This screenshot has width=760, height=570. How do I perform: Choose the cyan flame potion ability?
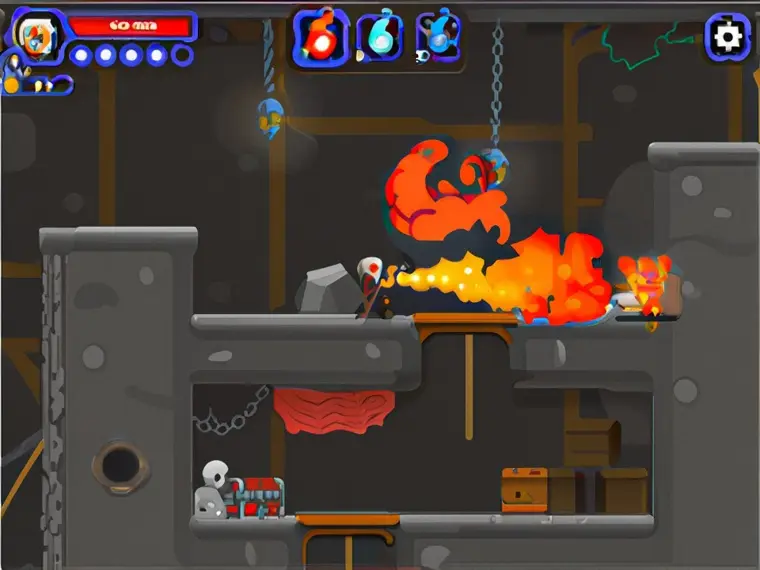(380, 38)
